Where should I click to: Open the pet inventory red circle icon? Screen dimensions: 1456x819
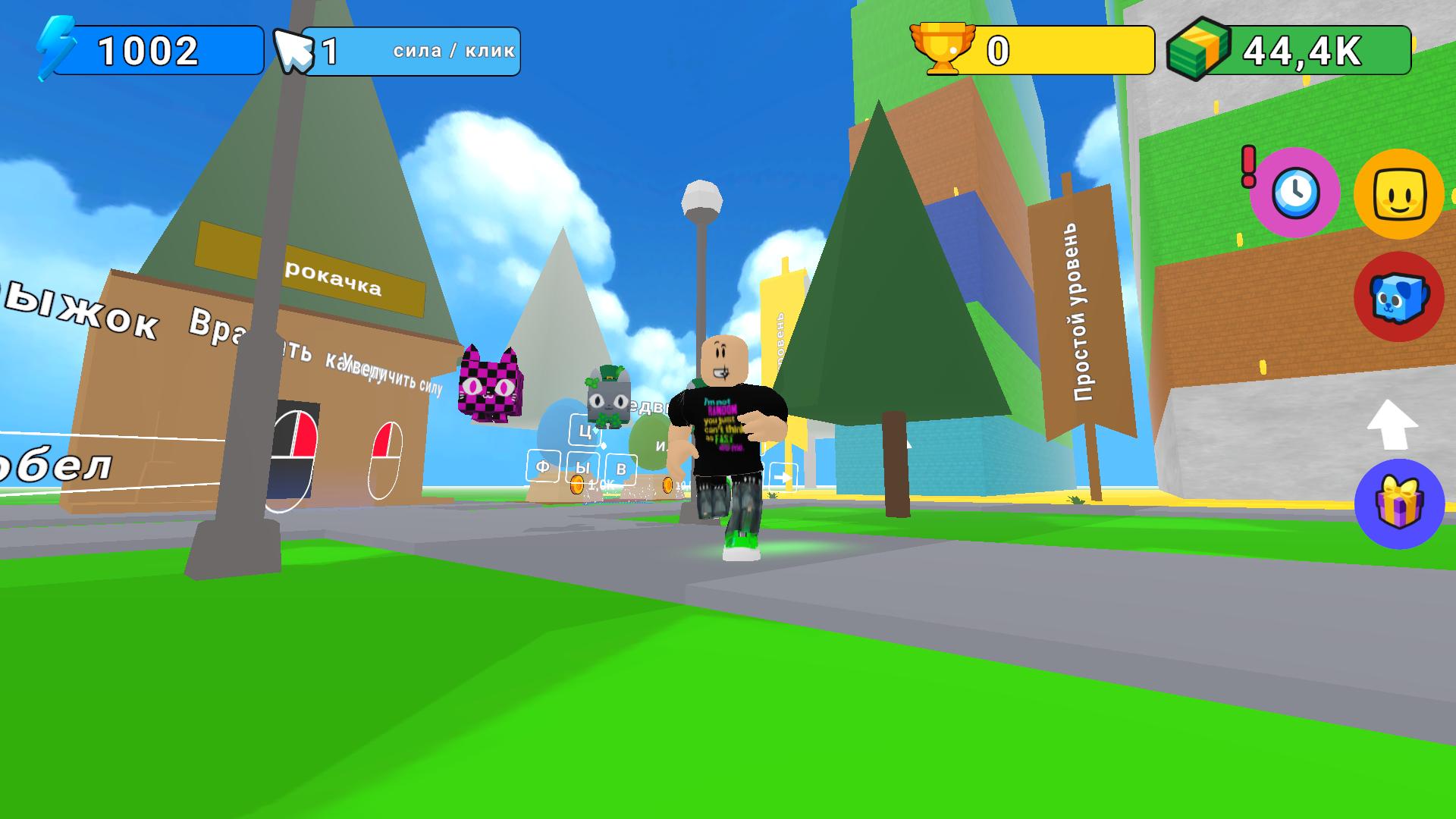pos(1399,296)
